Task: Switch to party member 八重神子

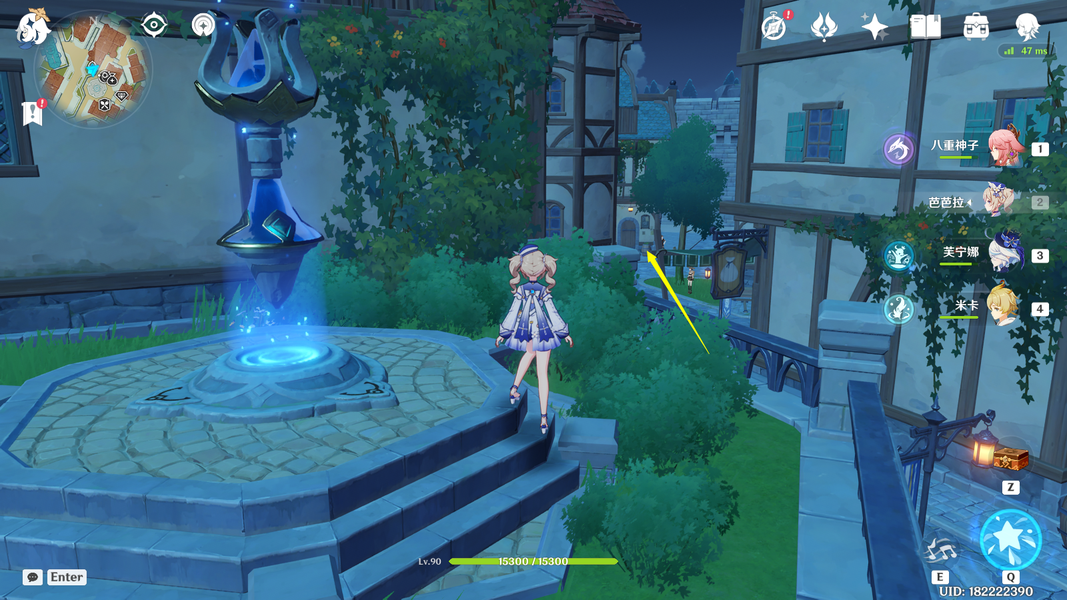Action: (1005, 147)
